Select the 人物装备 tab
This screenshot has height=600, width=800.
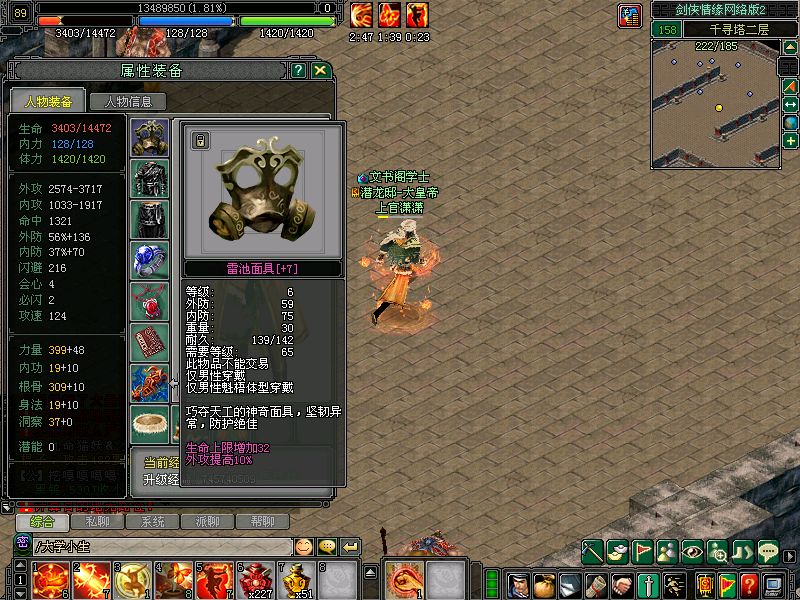click(x=48, y=101)
